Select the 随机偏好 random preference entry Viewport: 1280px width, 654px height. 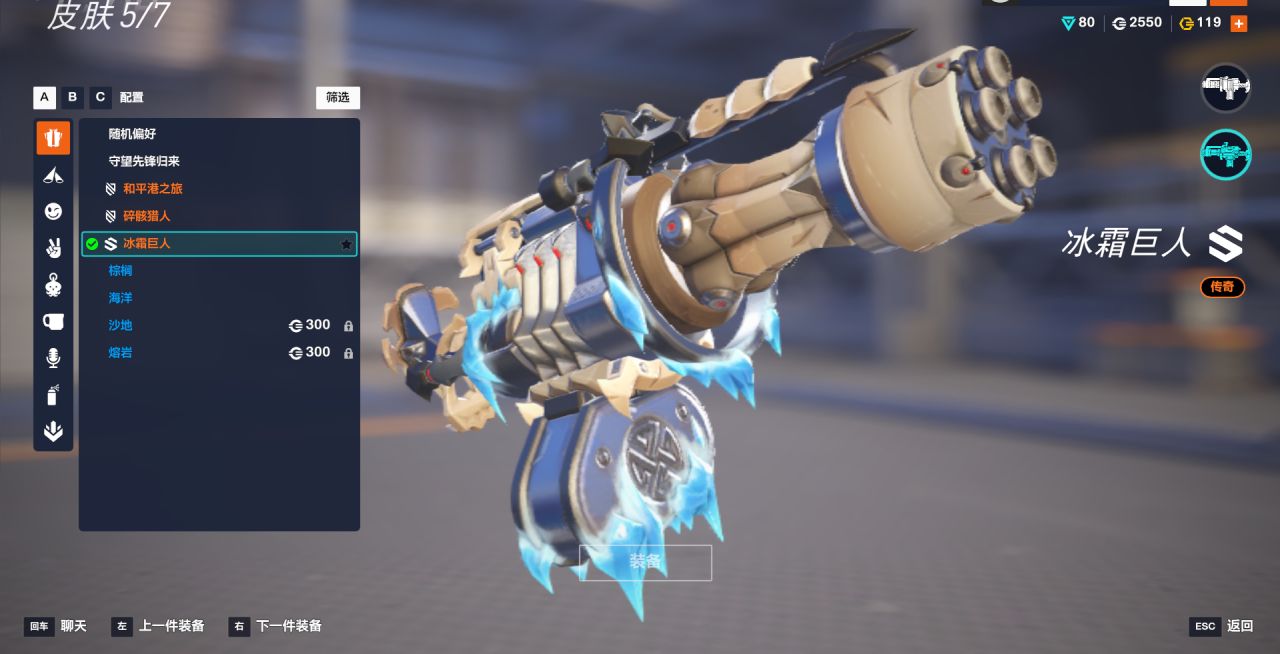[132, 134]
